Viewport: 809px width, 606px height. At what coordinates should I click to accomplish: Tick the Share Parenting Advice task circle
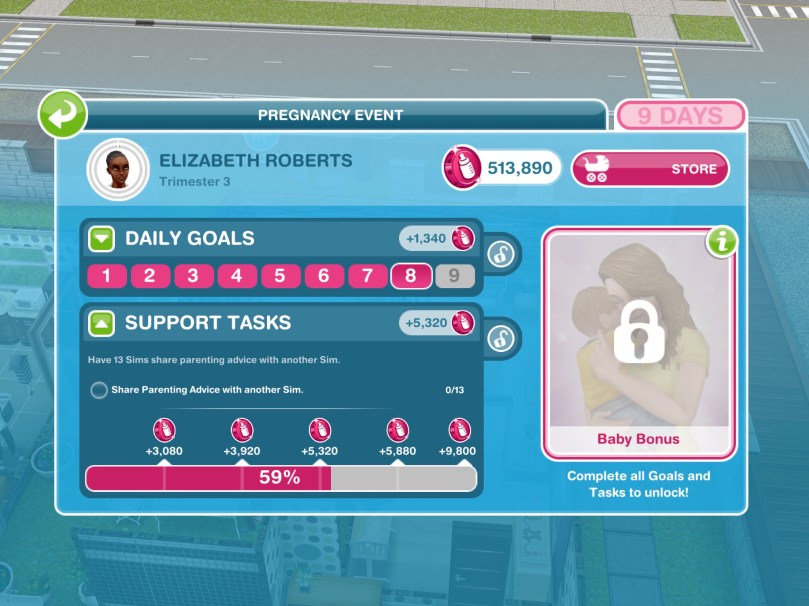point(99,390)
